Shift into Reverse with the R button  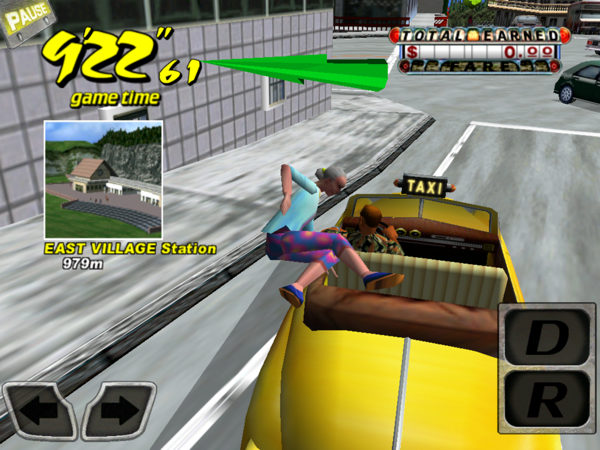[546, 402]
